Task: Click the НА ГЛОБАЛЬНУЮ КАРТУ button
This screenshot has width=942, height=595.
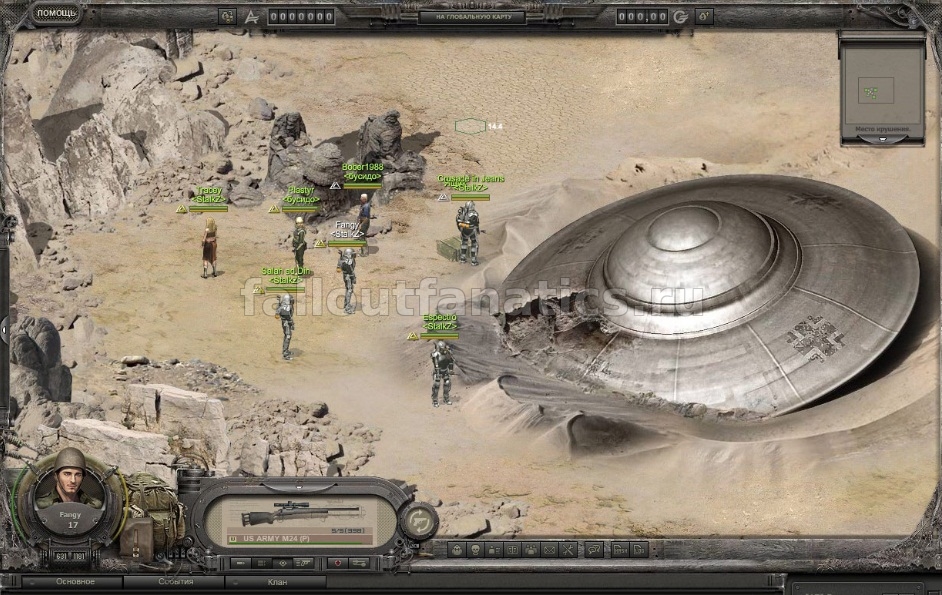Action: coord(470,16)
